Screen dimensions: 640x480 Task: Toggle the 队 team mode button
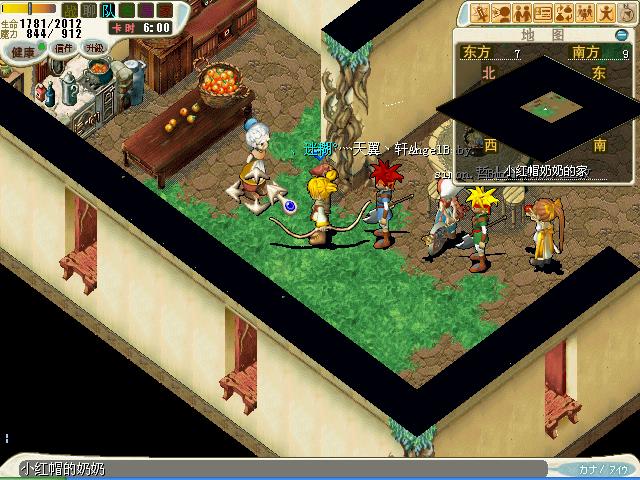pyautogui.click(x=108, y=10)
